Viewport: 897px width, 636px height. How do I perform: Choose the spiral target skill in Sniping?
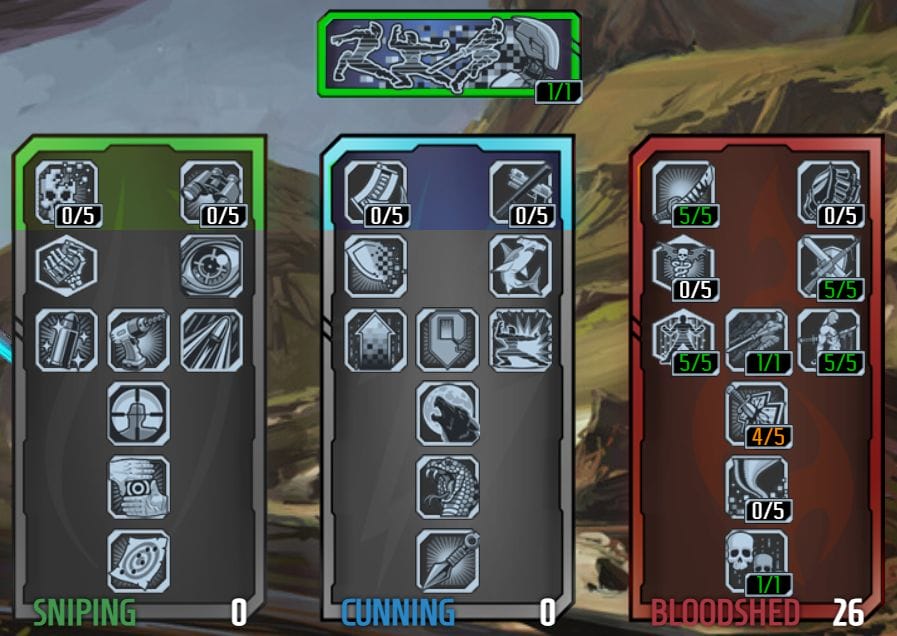coord(138,560)
